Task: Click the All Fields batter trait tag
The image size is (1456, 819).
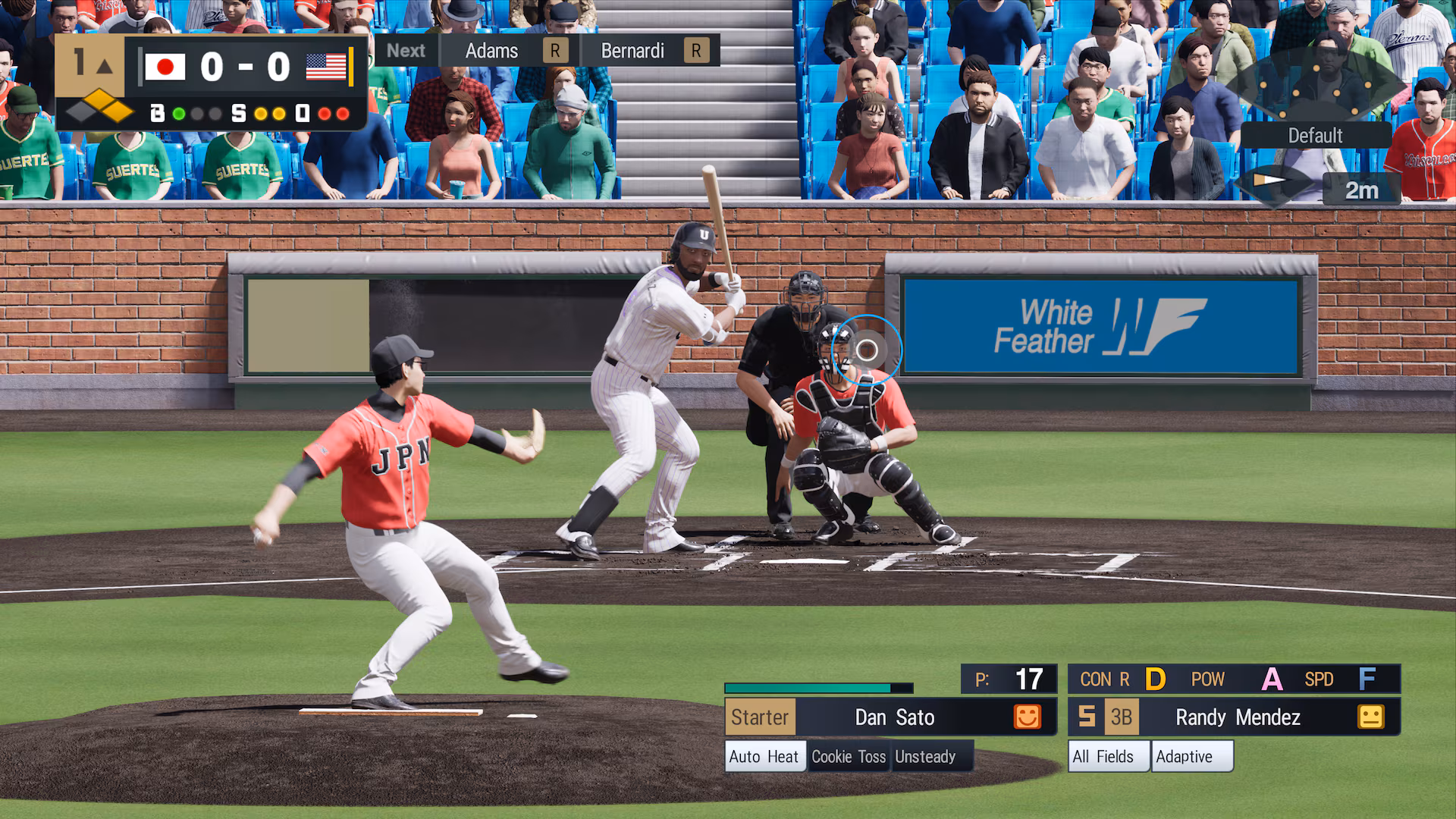Action: (x=1103, y=757)
